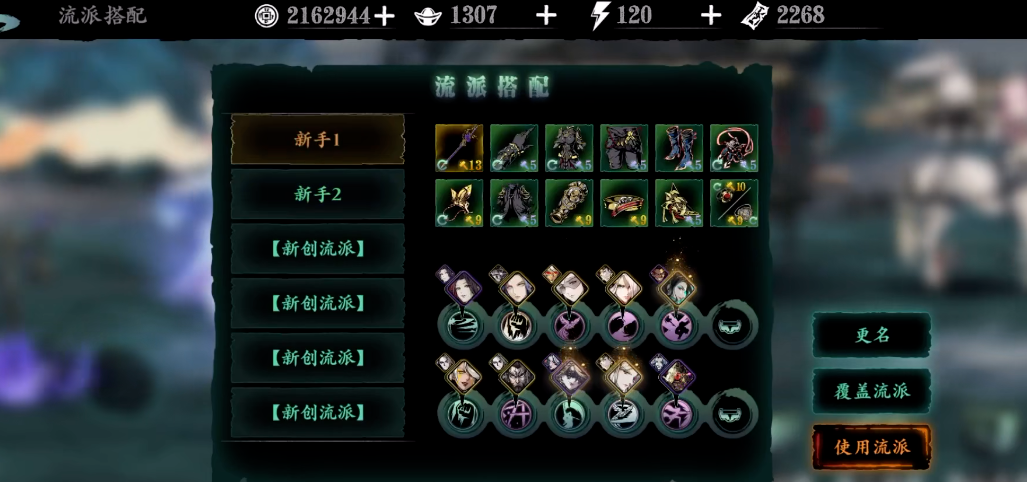Add lightning stamina with the plus button
Image resolution: width=1027 pixels, height=482 pixels.
(710, 15)
